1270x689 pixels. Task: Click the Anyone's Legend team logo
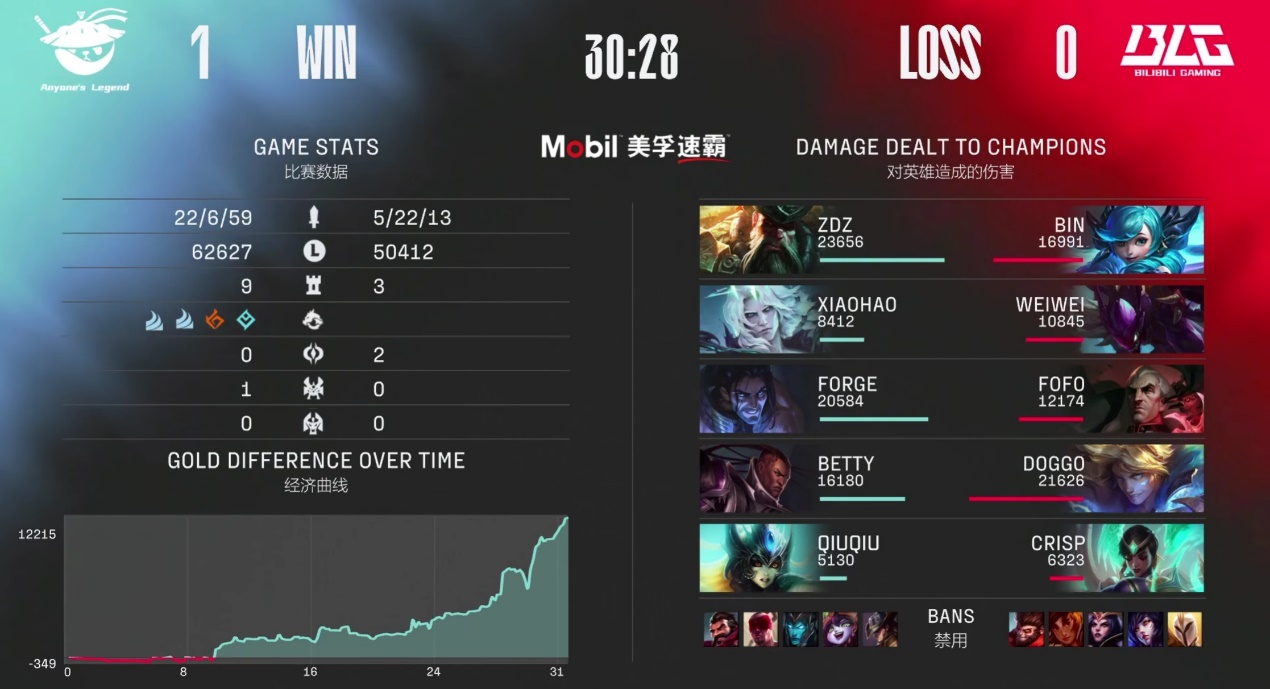pos(83,51)
